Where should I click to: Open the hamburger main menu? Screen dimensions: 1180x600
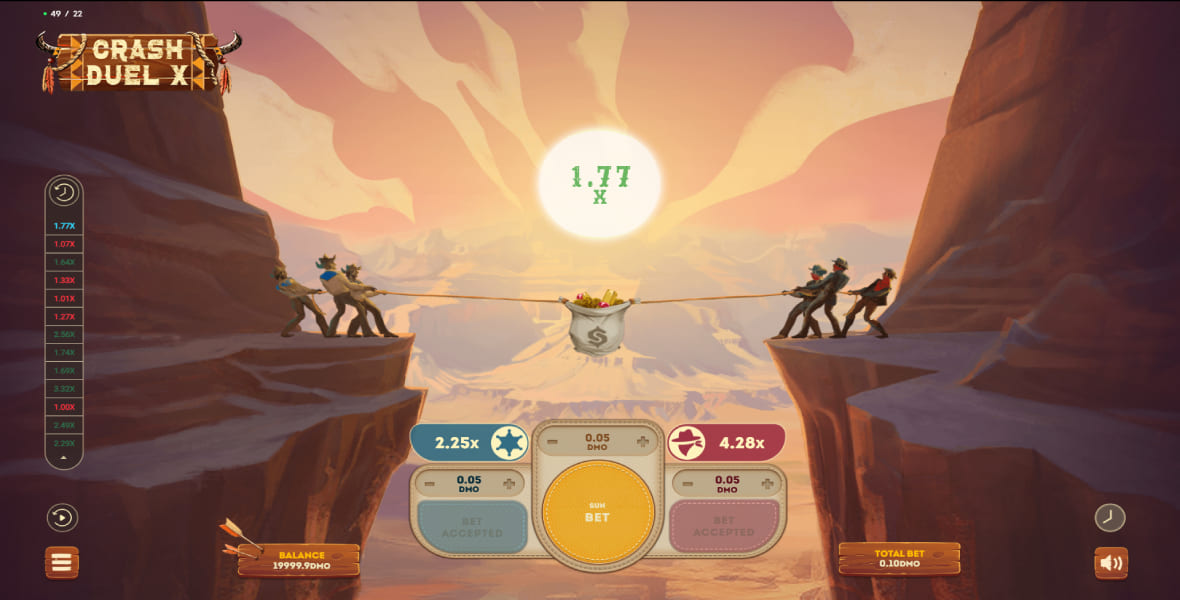tap(62, 562)
